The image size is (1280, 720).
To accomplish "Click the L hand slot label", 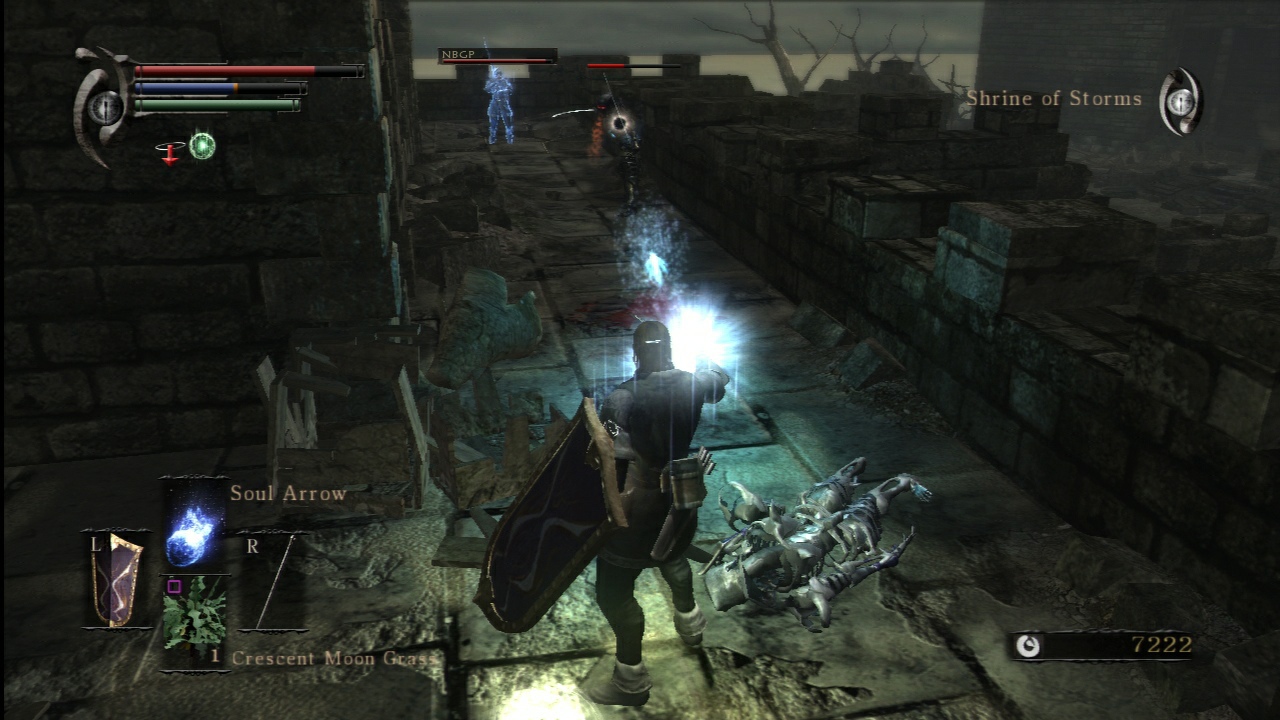I will pyautogui.click(x=95, y=545).
